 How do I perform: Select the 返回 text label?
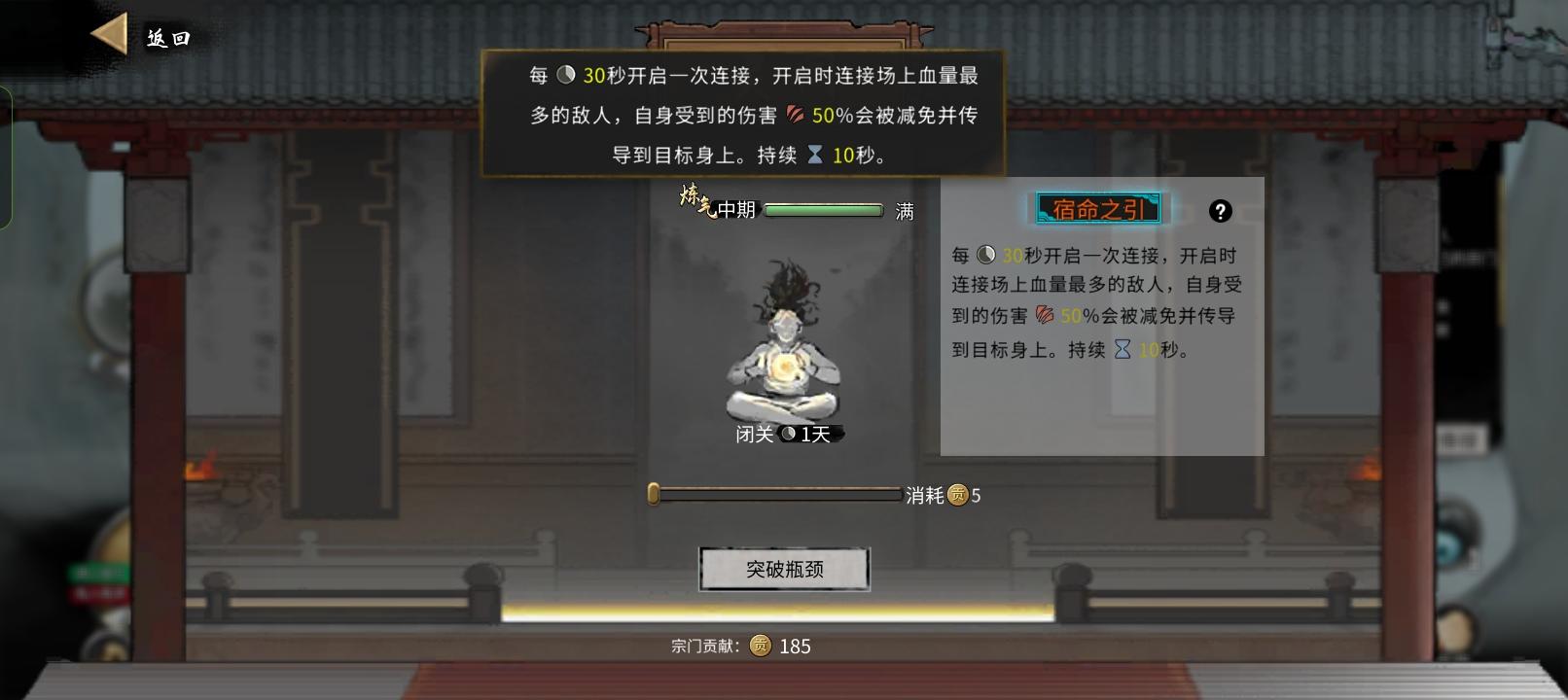point(167,39)
